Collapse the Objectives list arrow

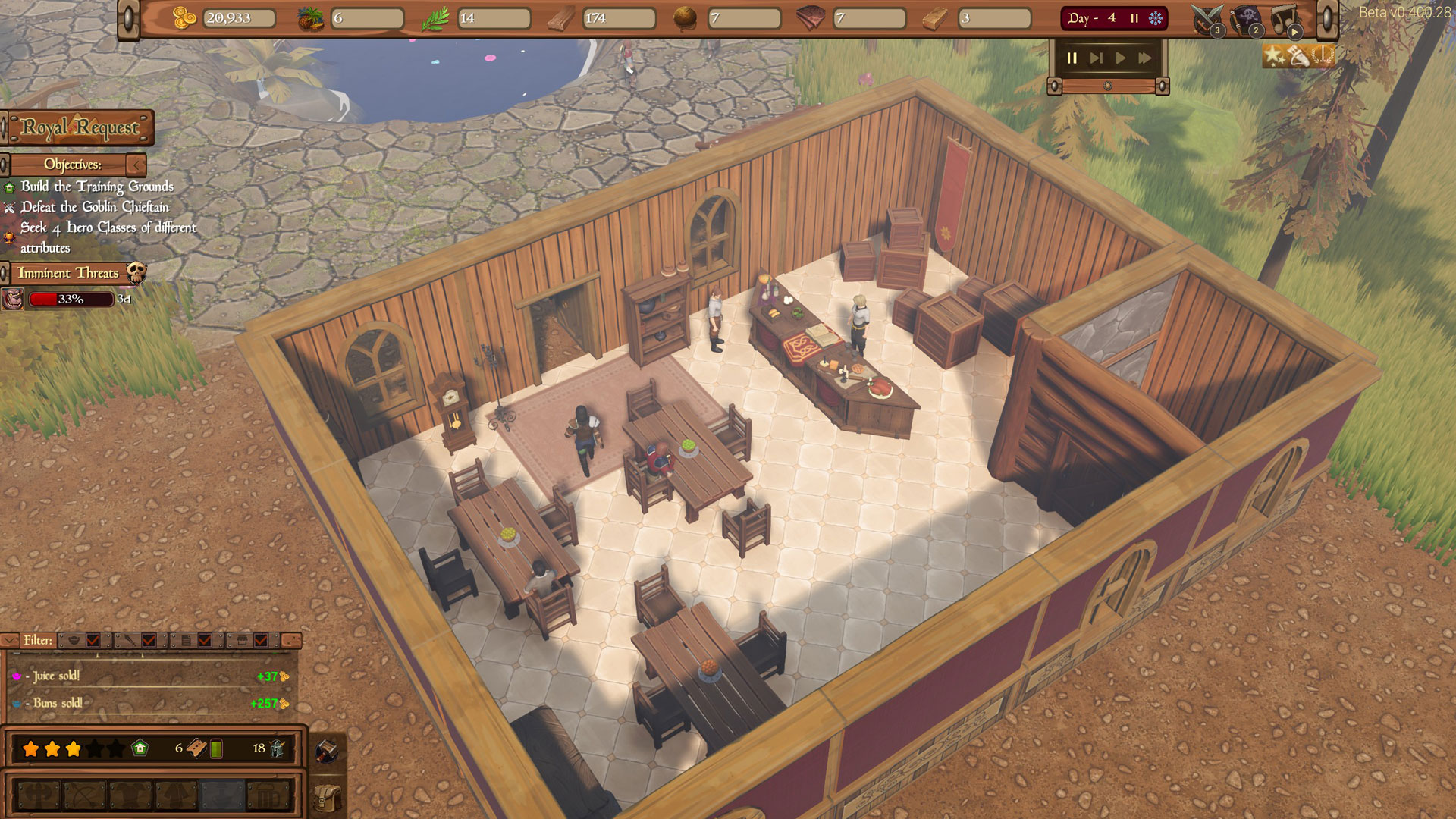[x=136, y=165]
